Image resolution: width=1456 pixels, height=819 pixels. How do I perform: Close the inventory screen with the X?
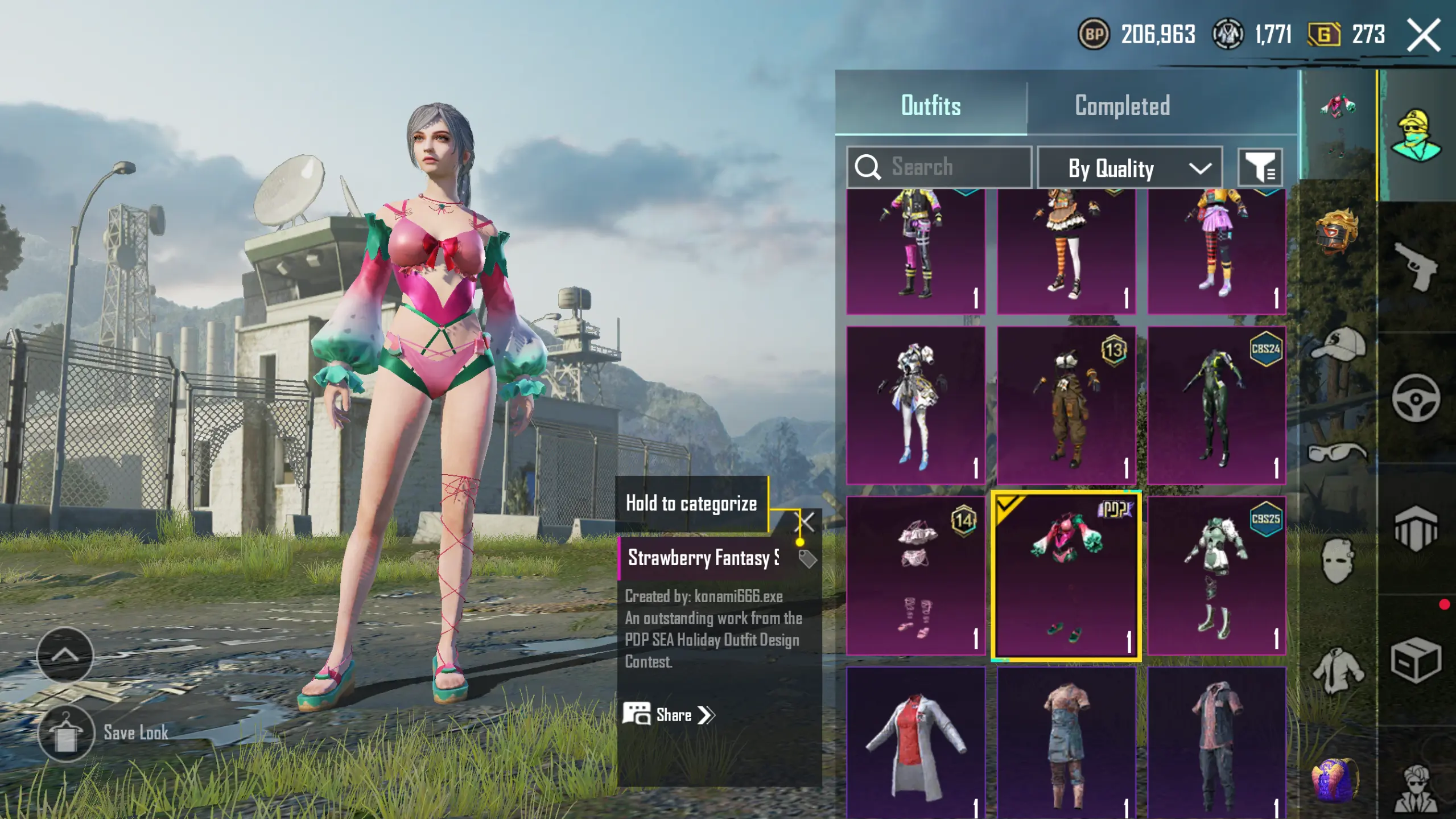(x=1424, y=35)
